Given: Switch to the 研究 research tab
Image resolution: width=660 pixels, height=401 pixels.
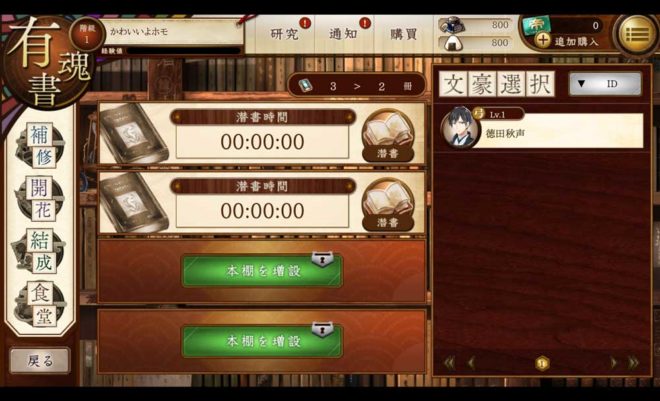Looking at the screenshot, I should tap(285, 34).
